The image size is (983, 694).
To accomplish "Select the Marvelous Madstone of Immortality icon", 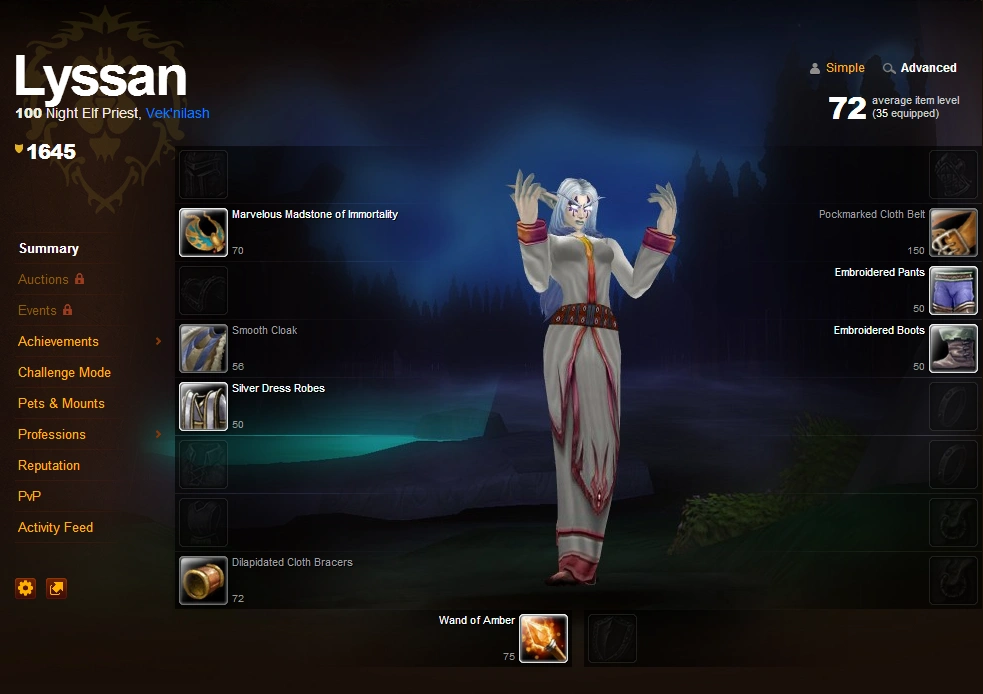I will coord(204,233).
